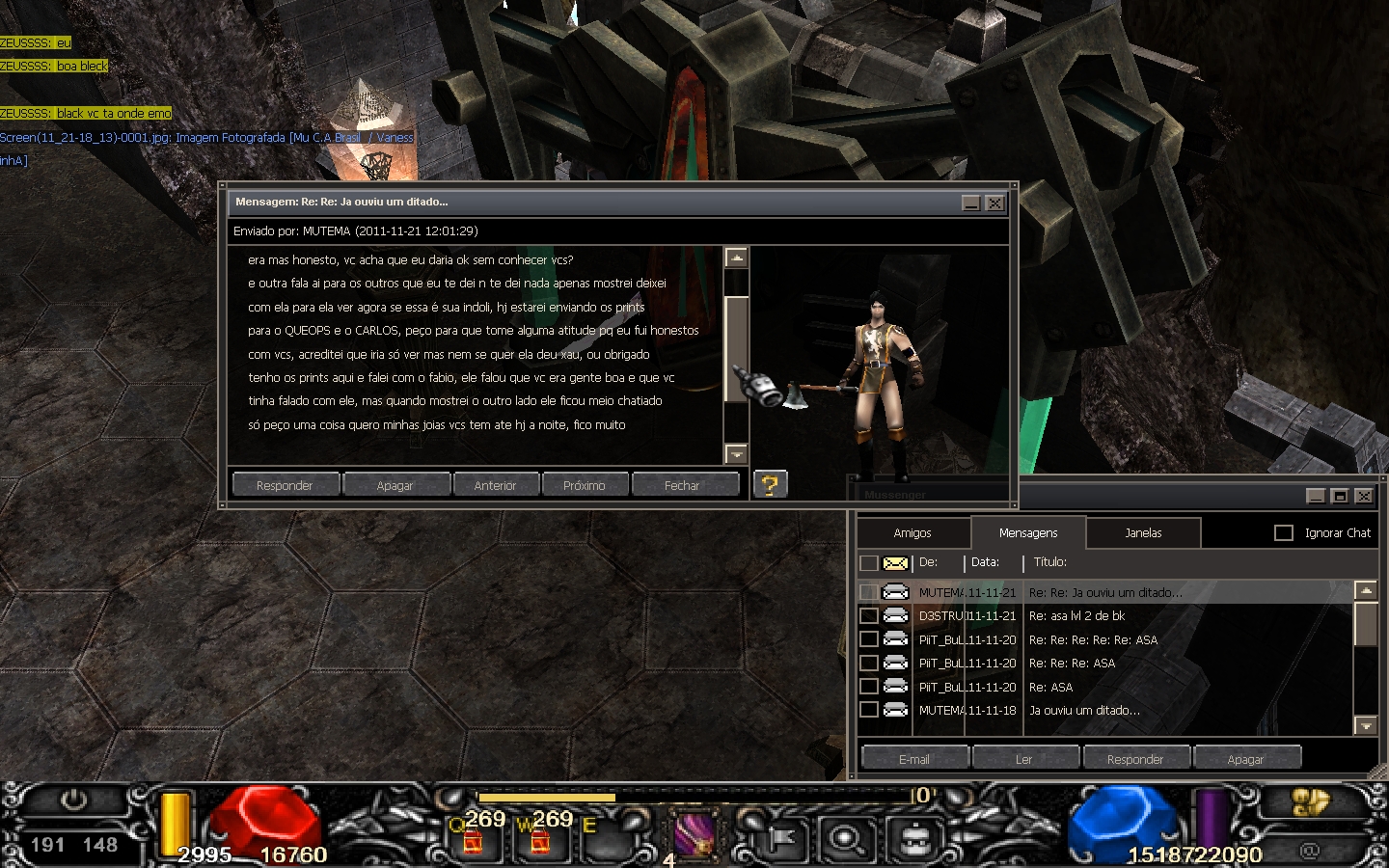
Task: Switch to the Amigos tab
Action: coord(912,532)
